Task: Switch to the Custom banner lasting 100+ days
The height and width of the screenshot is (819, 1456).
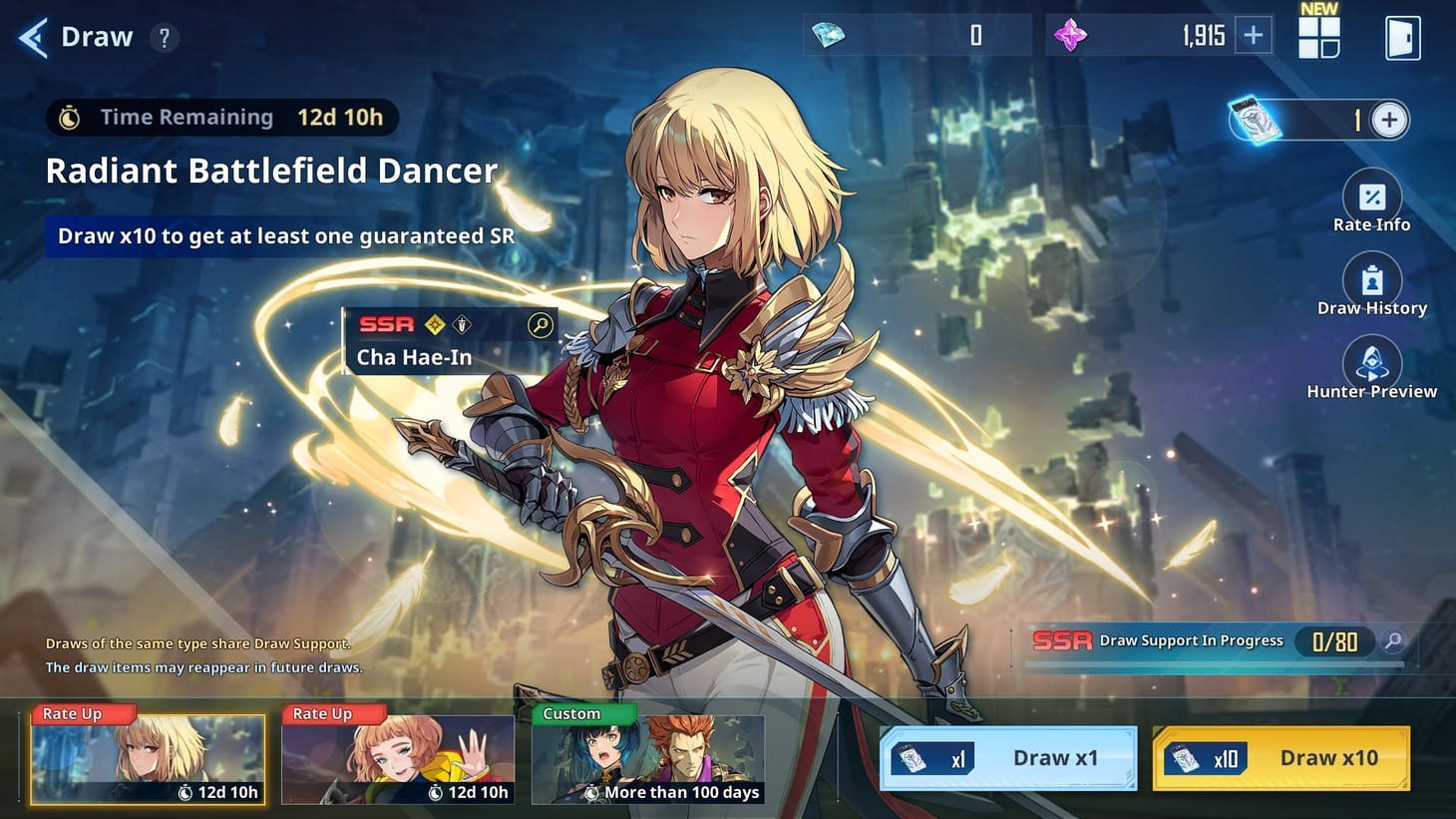Action: [x=647, y=758]
